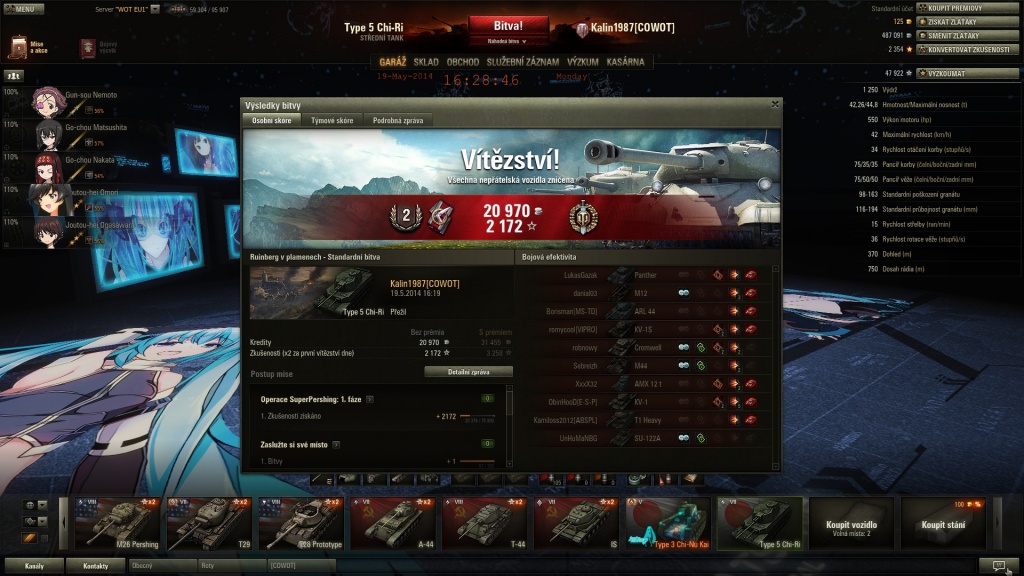Open the main Menu button
1024x576 pixels.
tap(23, 9)
